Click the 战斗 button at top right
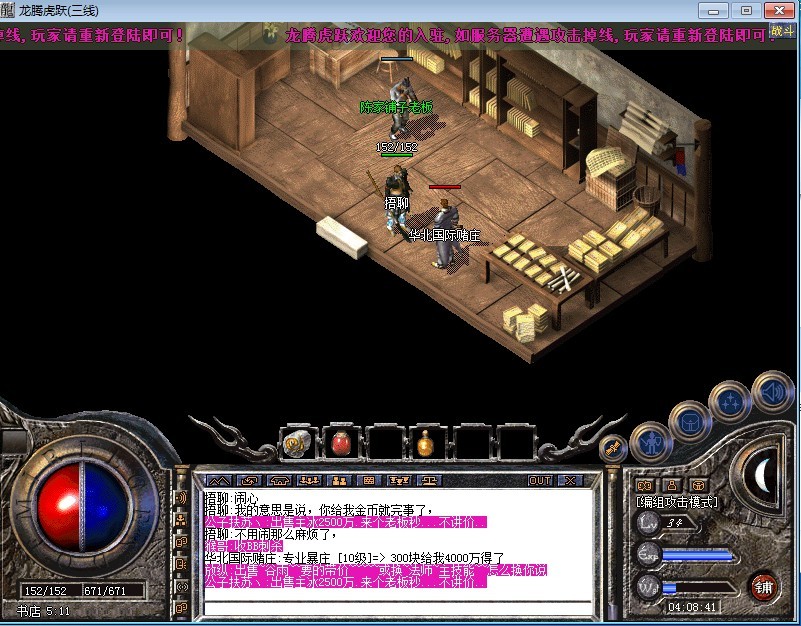801x626 pixels. pyautogui.click(x=783, y=31)
